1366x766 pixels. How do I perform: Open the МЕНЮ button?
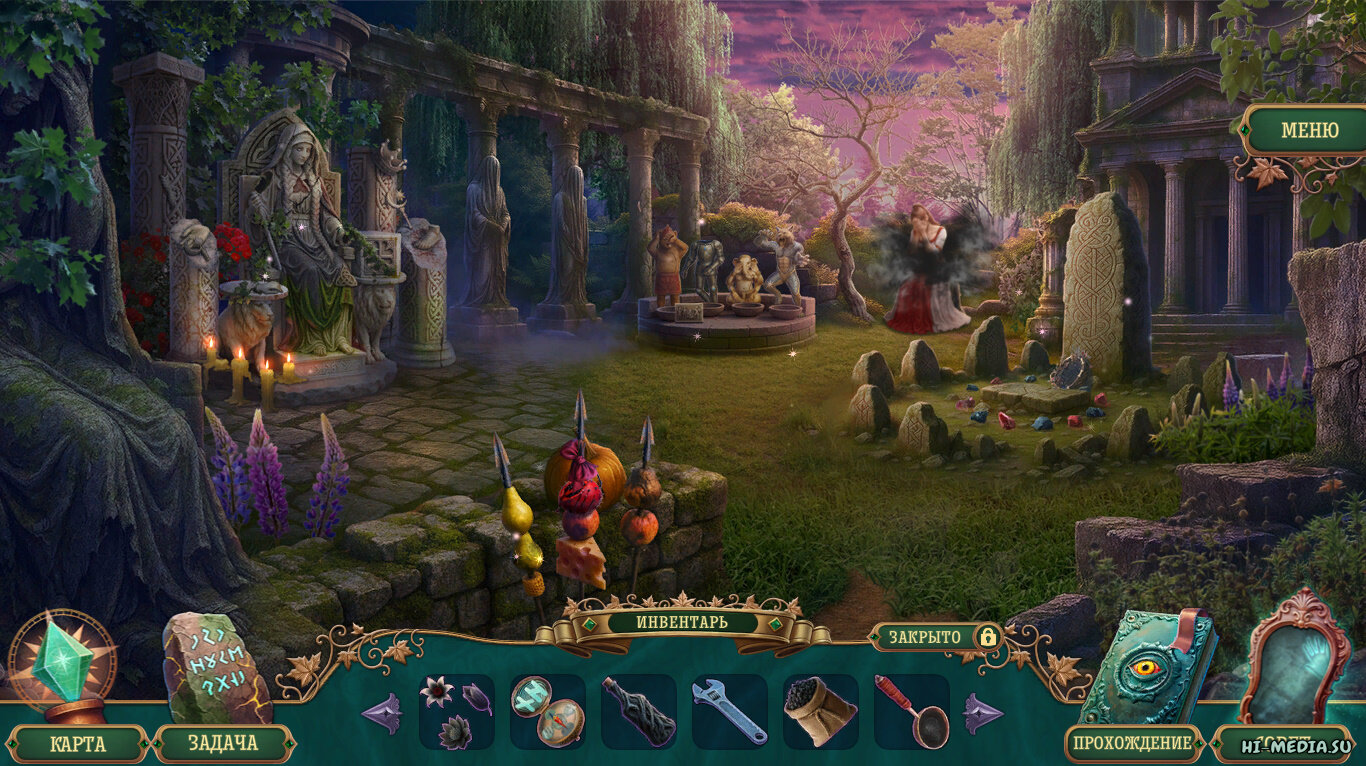[1308, 131]
